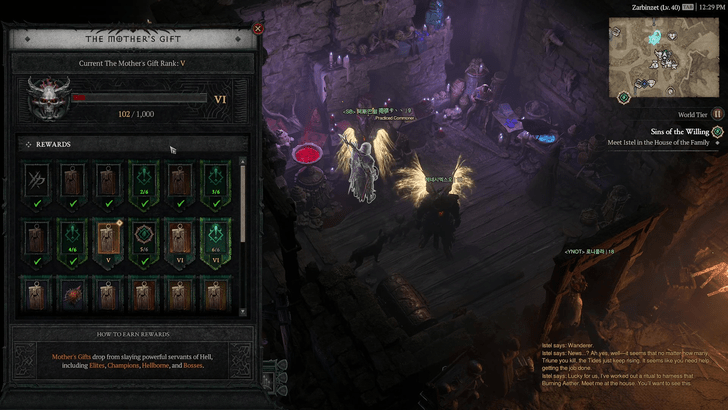
Task: Open the minimap
Action: 665,55
